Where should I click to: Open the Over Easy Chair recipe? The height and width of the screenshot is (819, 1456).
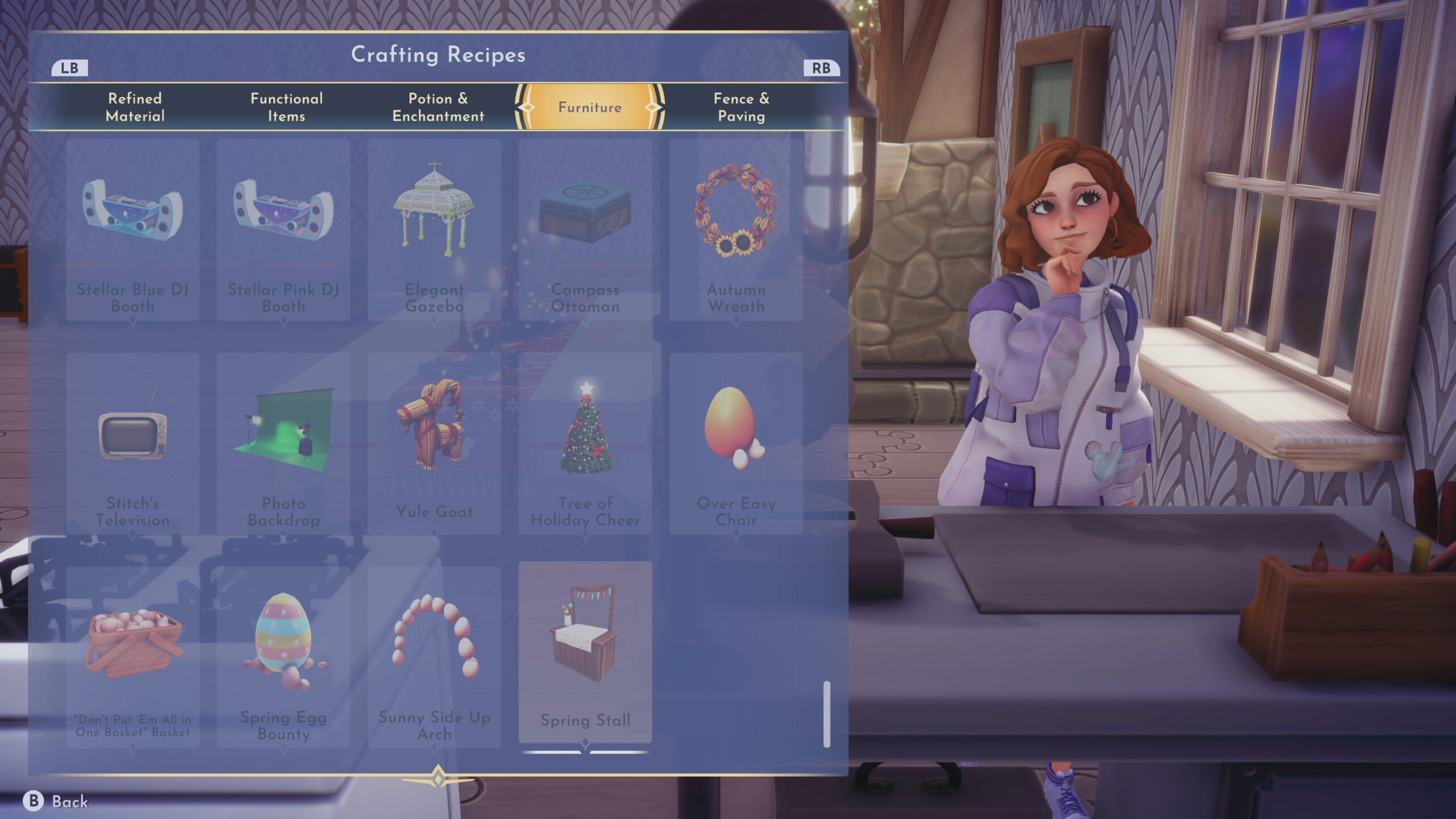click(736, 444)
